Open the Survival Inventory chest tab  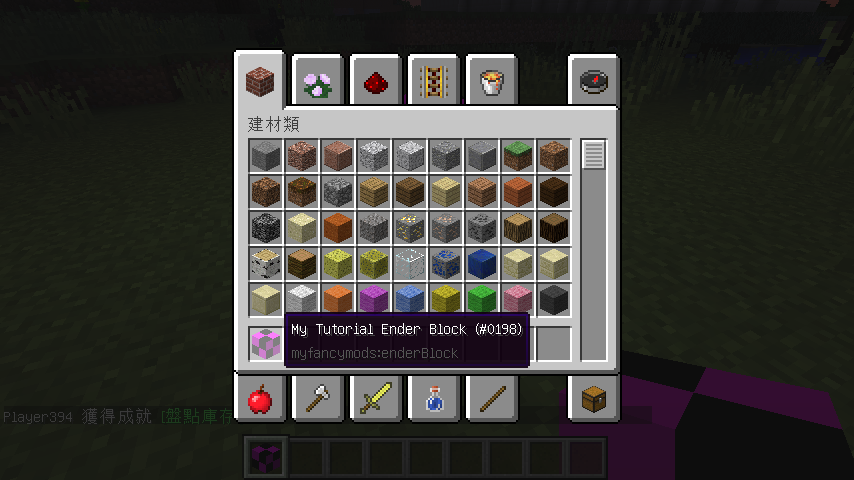(x=594, y=398)
